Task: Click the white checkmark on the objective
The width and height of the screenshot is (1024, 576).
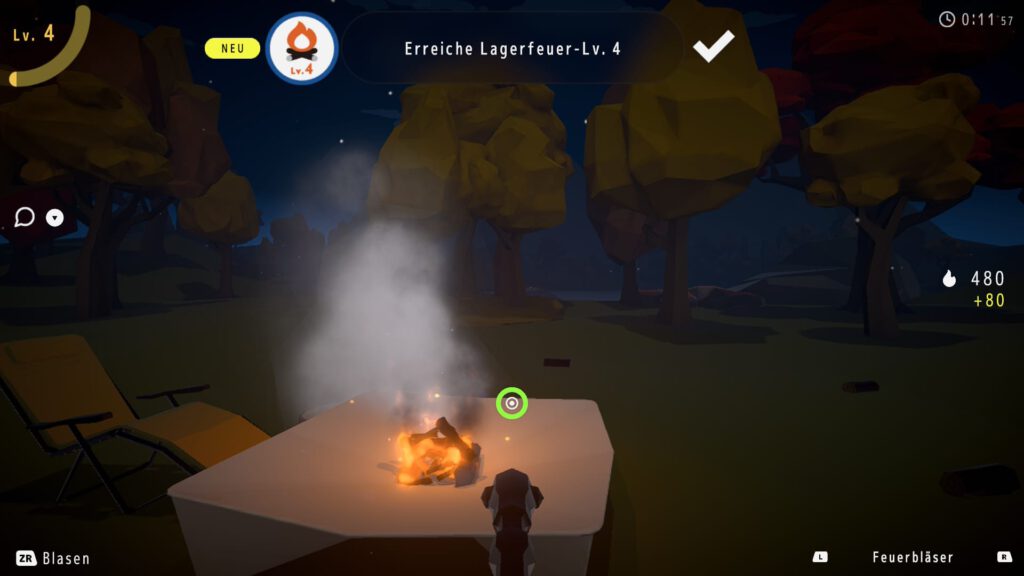Action: point(714,46)
